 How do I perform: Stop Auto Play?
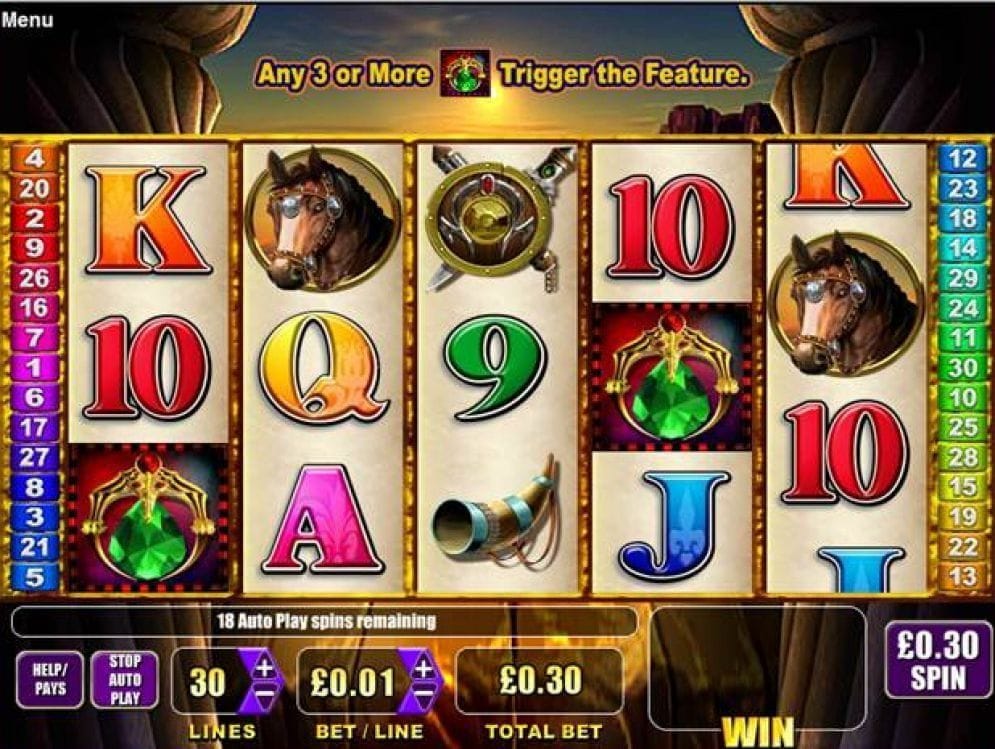click(x=124, y=679)
